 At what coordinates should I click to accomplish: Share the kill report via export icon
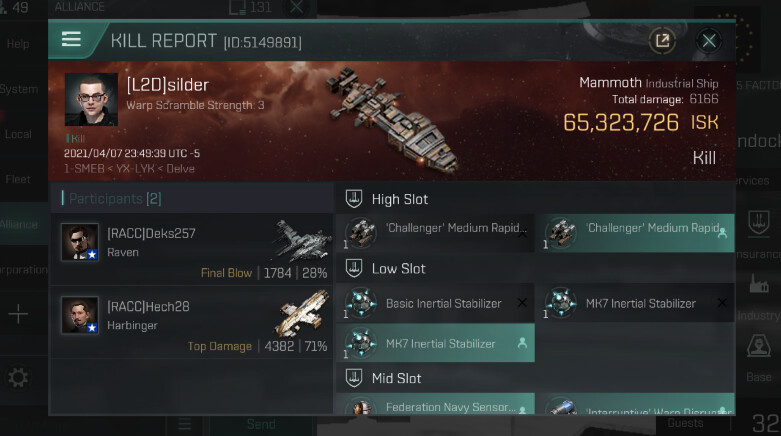[x=661, y=41]
